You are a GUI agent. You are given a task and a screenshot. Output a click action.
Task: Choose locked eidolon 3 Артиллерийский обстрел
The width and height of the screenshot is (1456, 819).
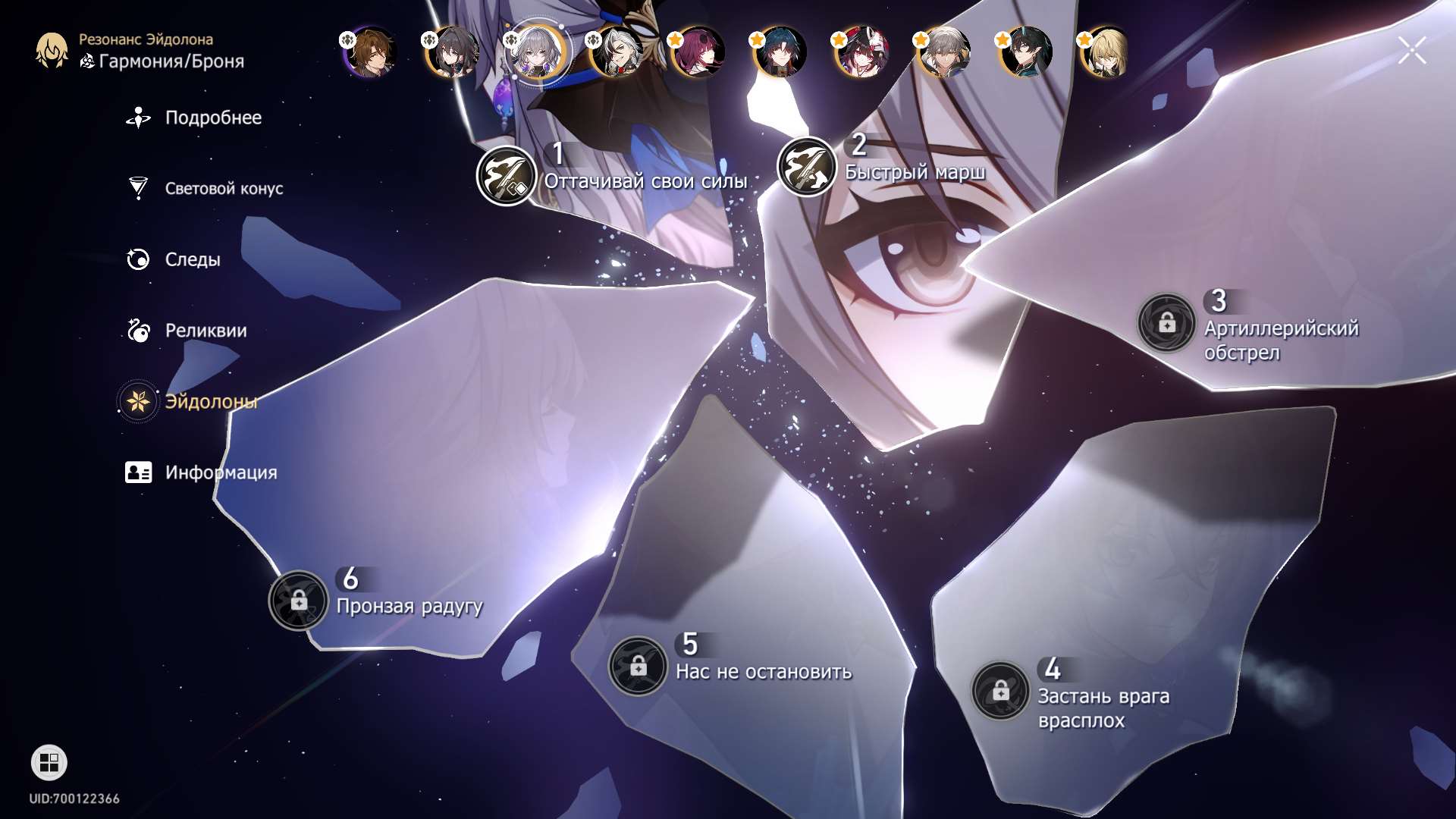1166,323
